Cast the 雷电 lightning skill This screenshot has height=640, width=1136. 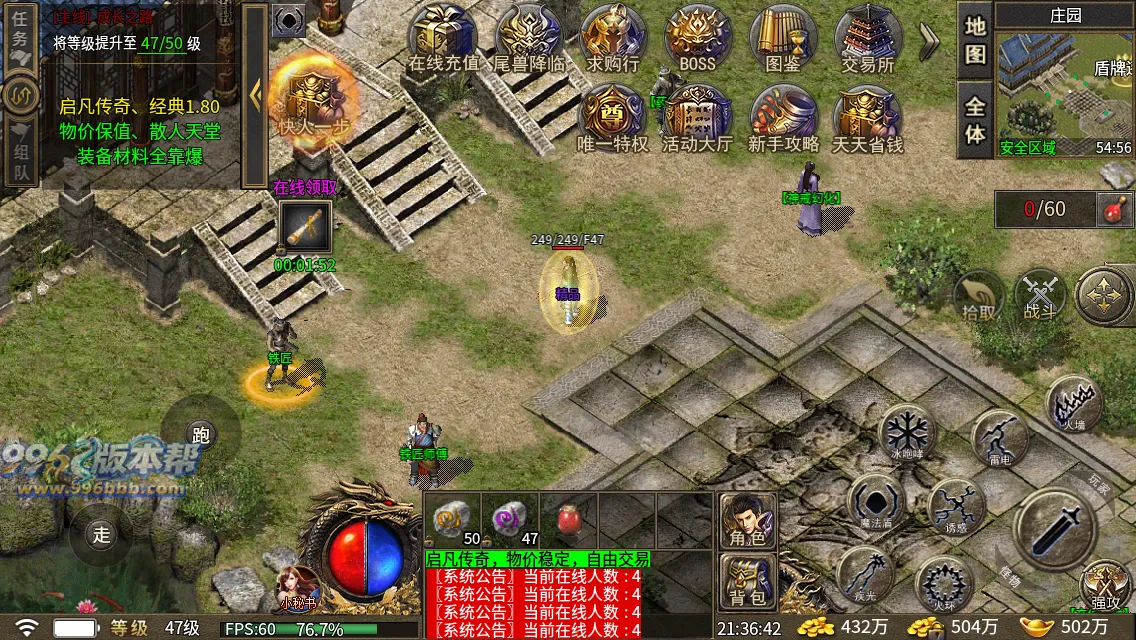[999, 437]
